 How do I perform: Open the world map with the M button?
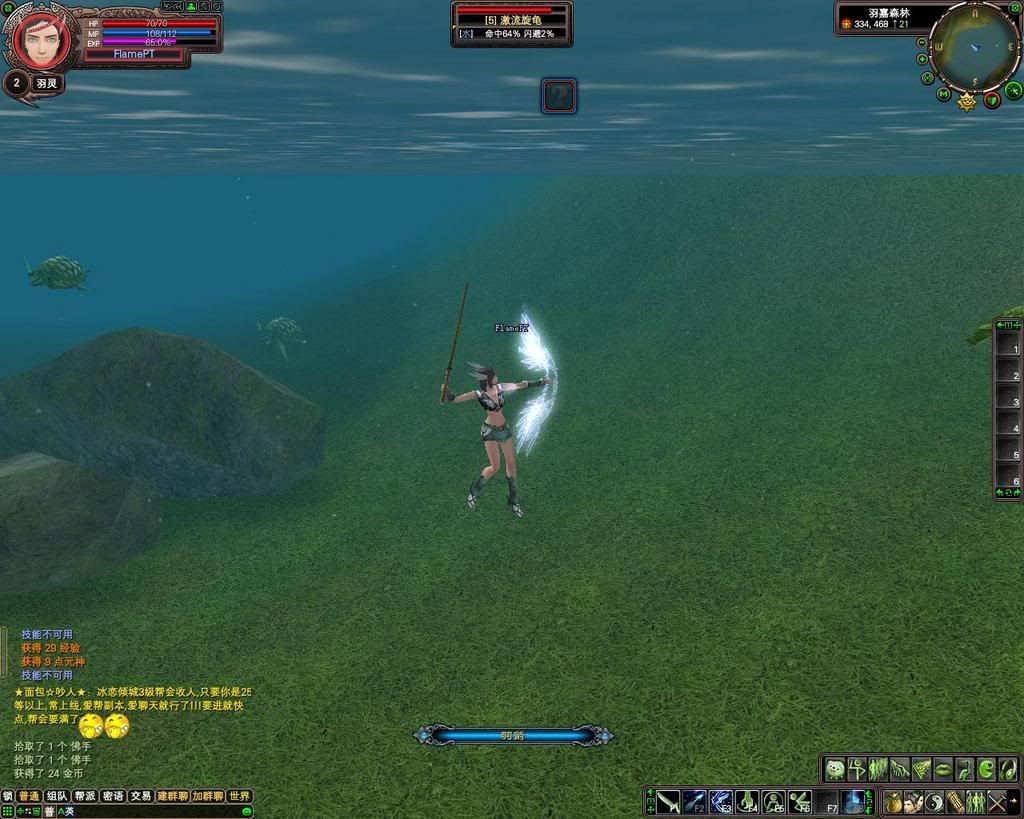click(943, 95)
